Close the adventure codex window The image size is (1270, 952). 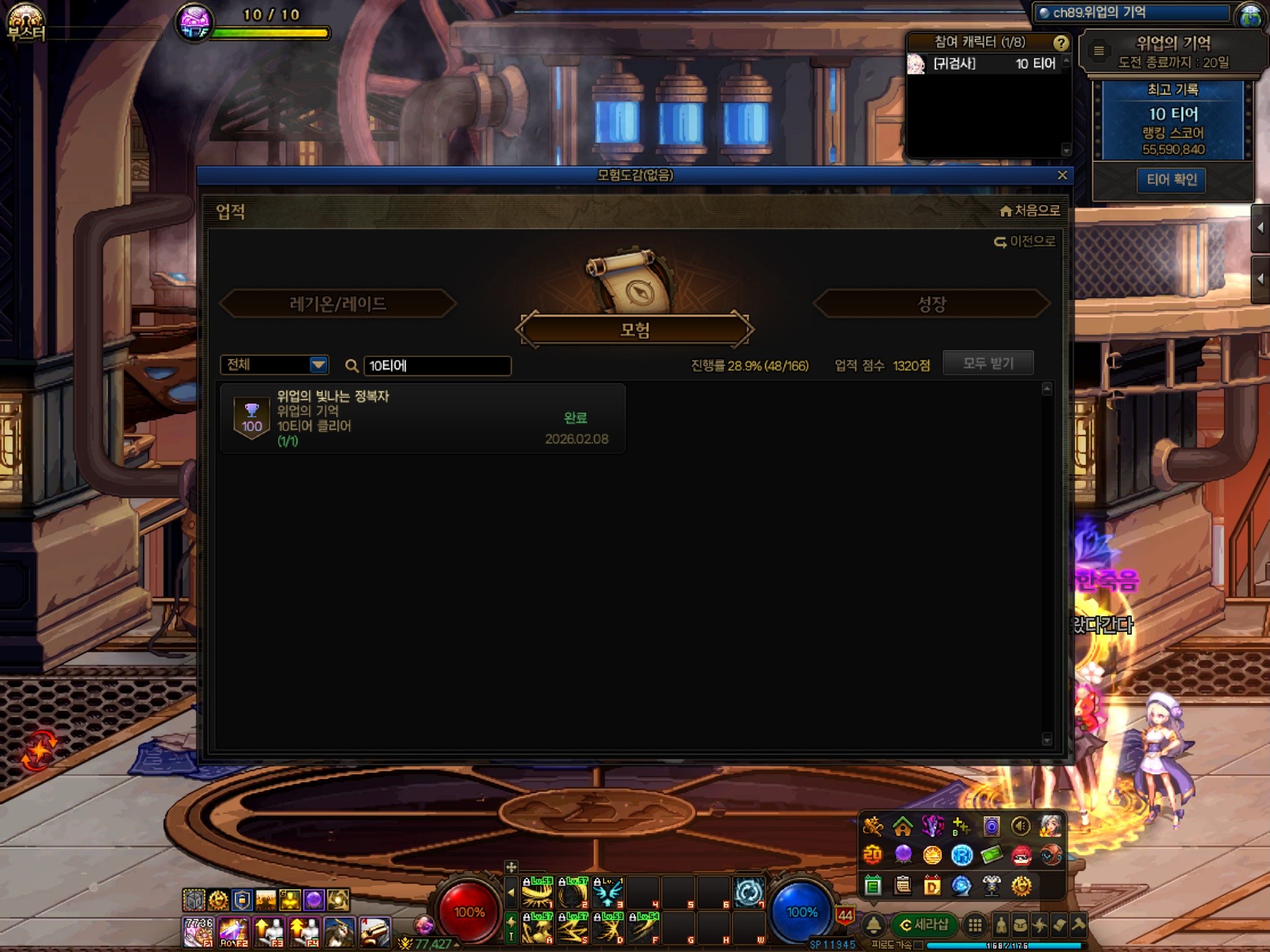1062,175
